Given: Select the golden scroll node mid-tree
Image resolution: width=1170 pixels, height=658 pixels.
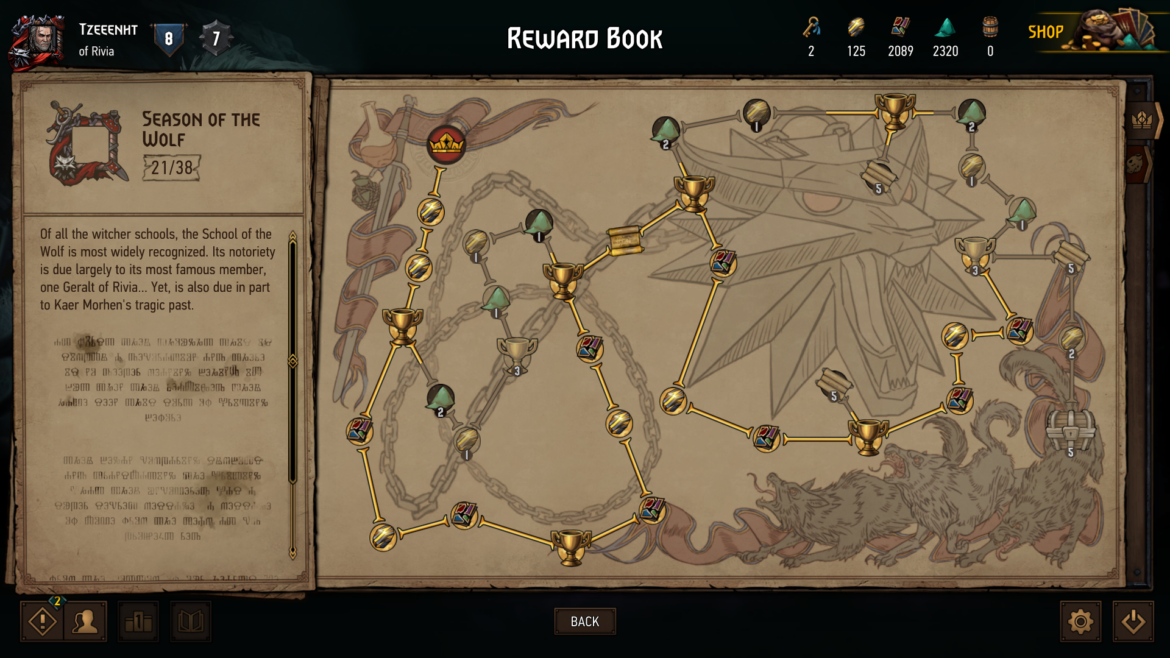Looking at the screenshot, I should point(625,241).
